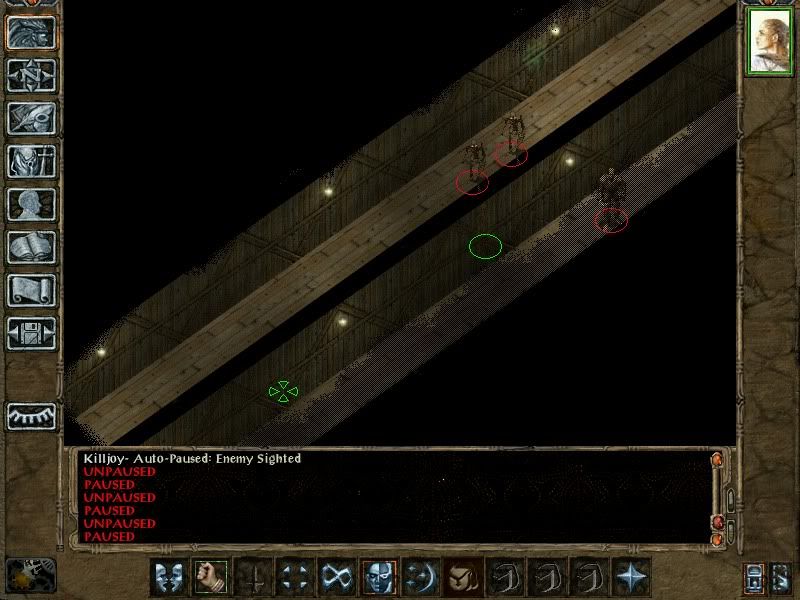Click the top orange gem of the message log scrollbar
The image size is (800, 600).
coord(716,460)
